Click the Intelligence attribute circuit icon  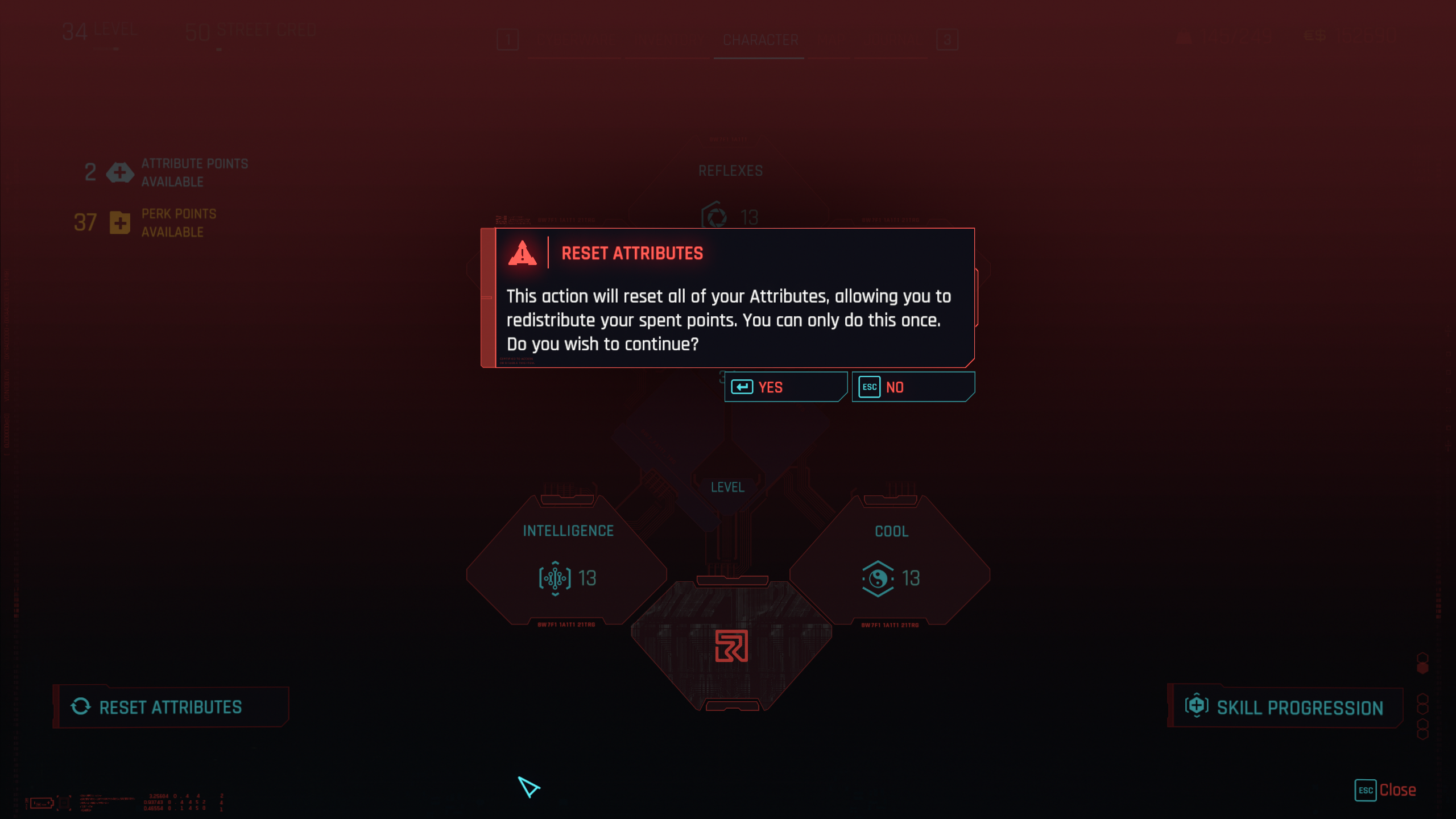pos(555,578)
